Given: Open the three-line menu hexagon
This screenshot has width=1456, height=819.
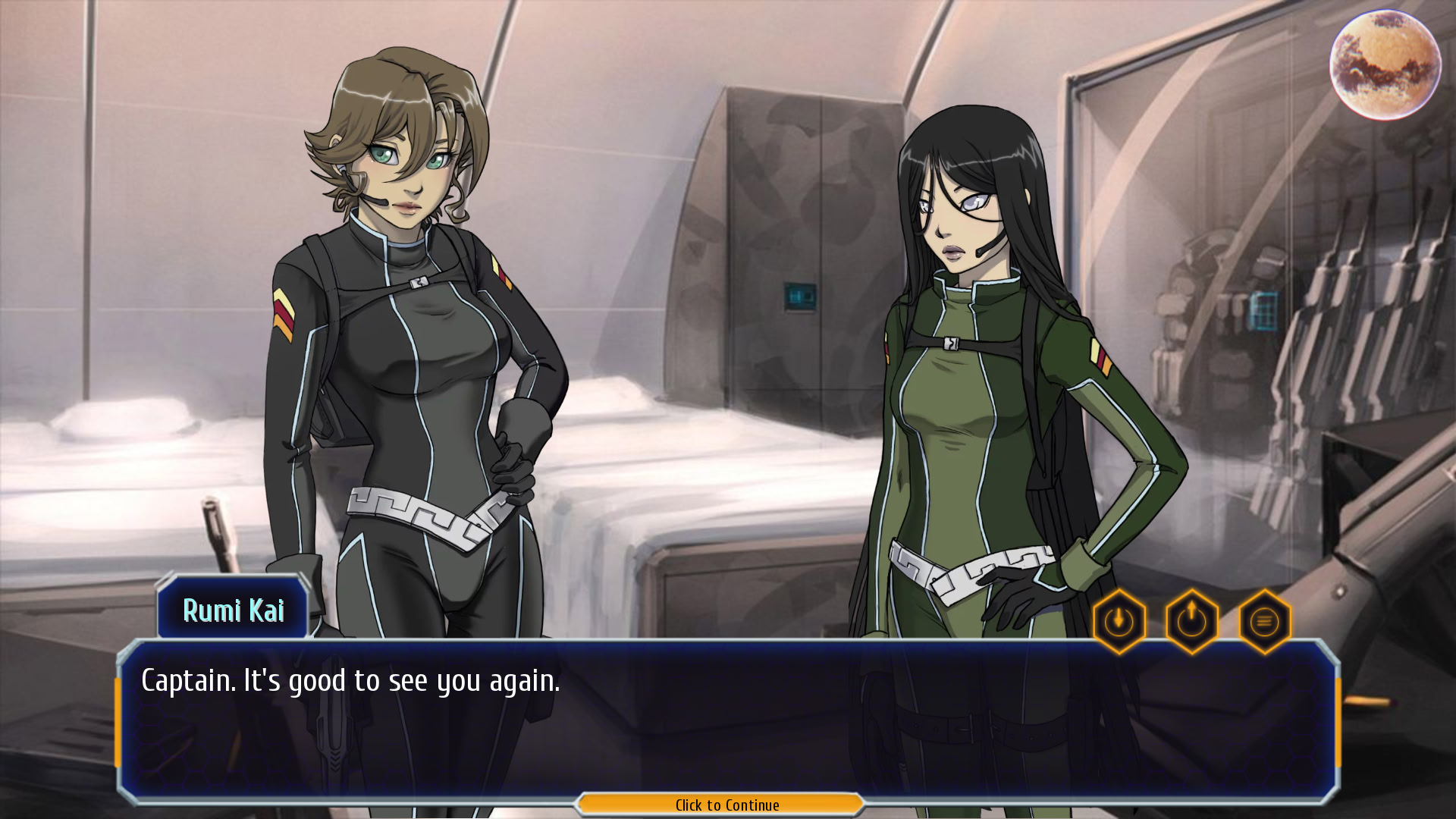Looking at the screenshot, I should pyautogui.click(x=1264, y=622).
